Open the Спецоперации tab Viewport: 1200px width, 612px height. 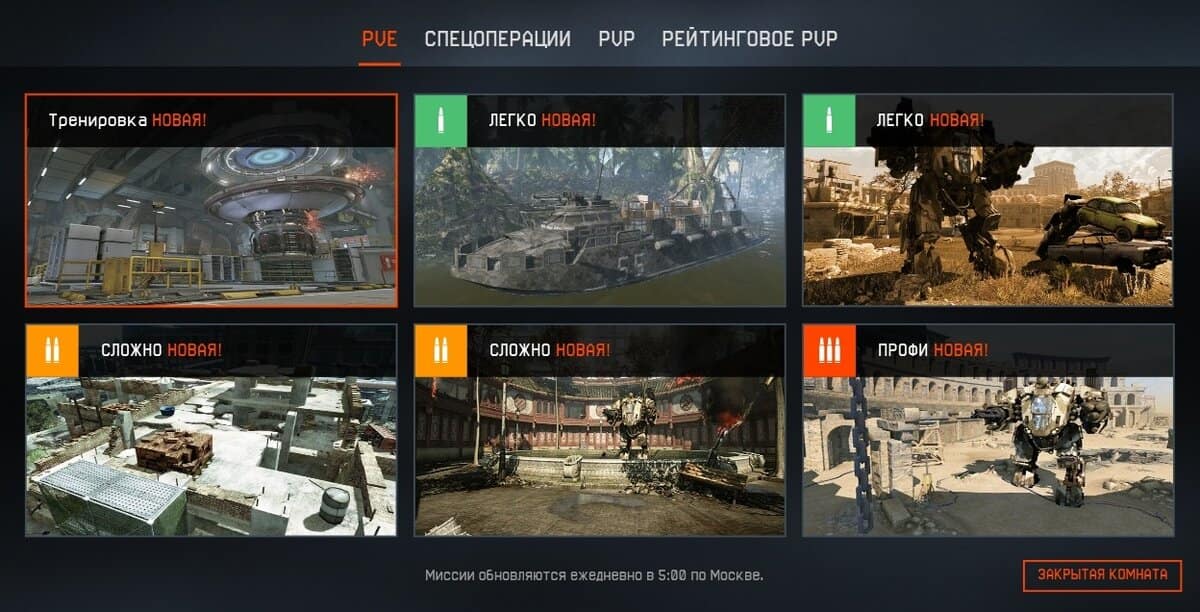coord(497,39)
